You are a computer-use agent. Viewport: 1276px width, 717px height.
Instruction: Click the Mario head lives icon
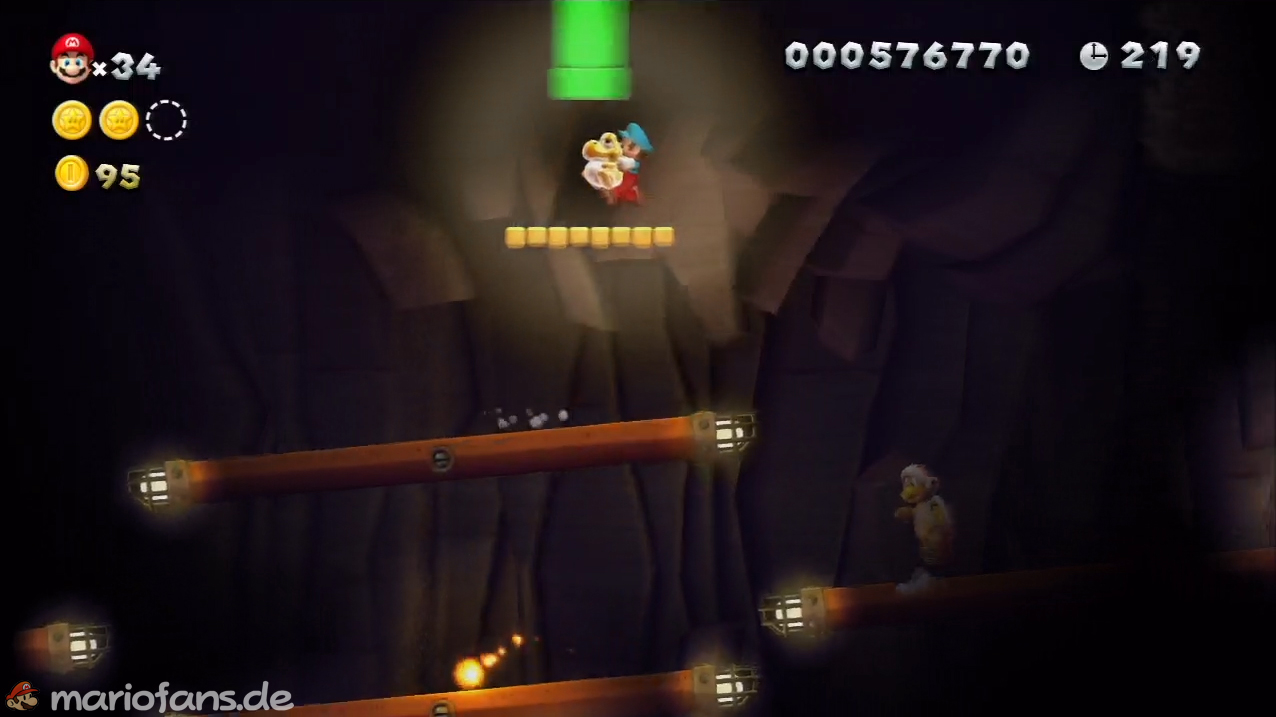(72, 58)
